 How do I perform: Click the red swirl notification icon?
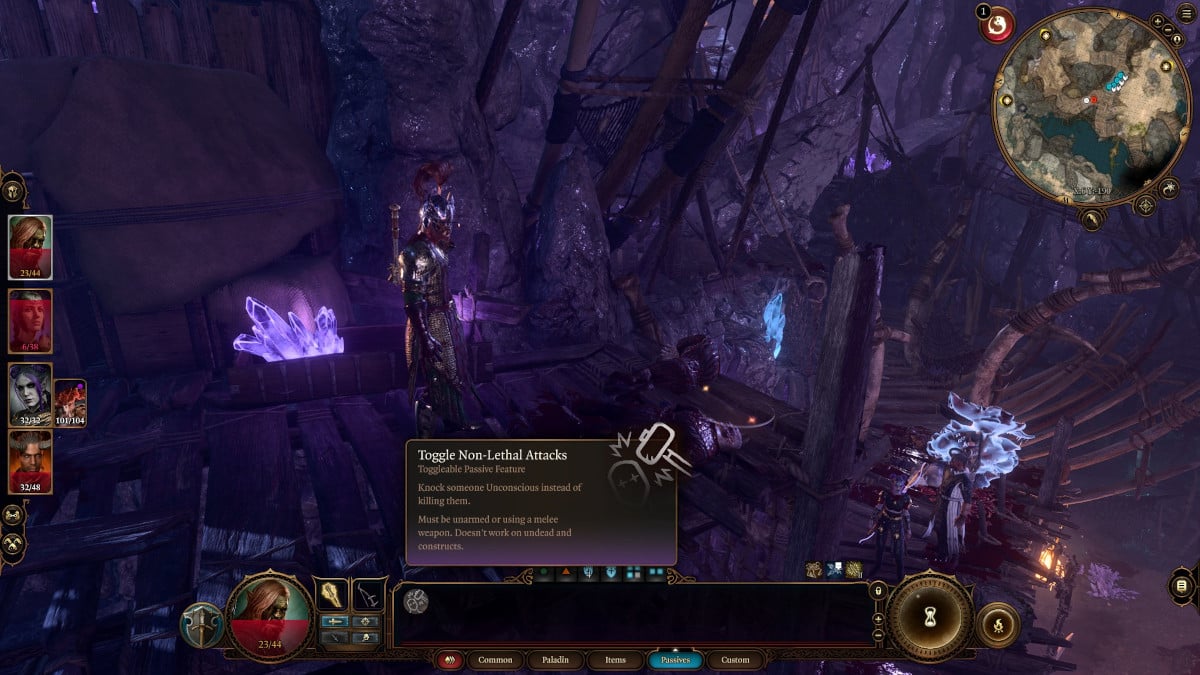point(997,27)
